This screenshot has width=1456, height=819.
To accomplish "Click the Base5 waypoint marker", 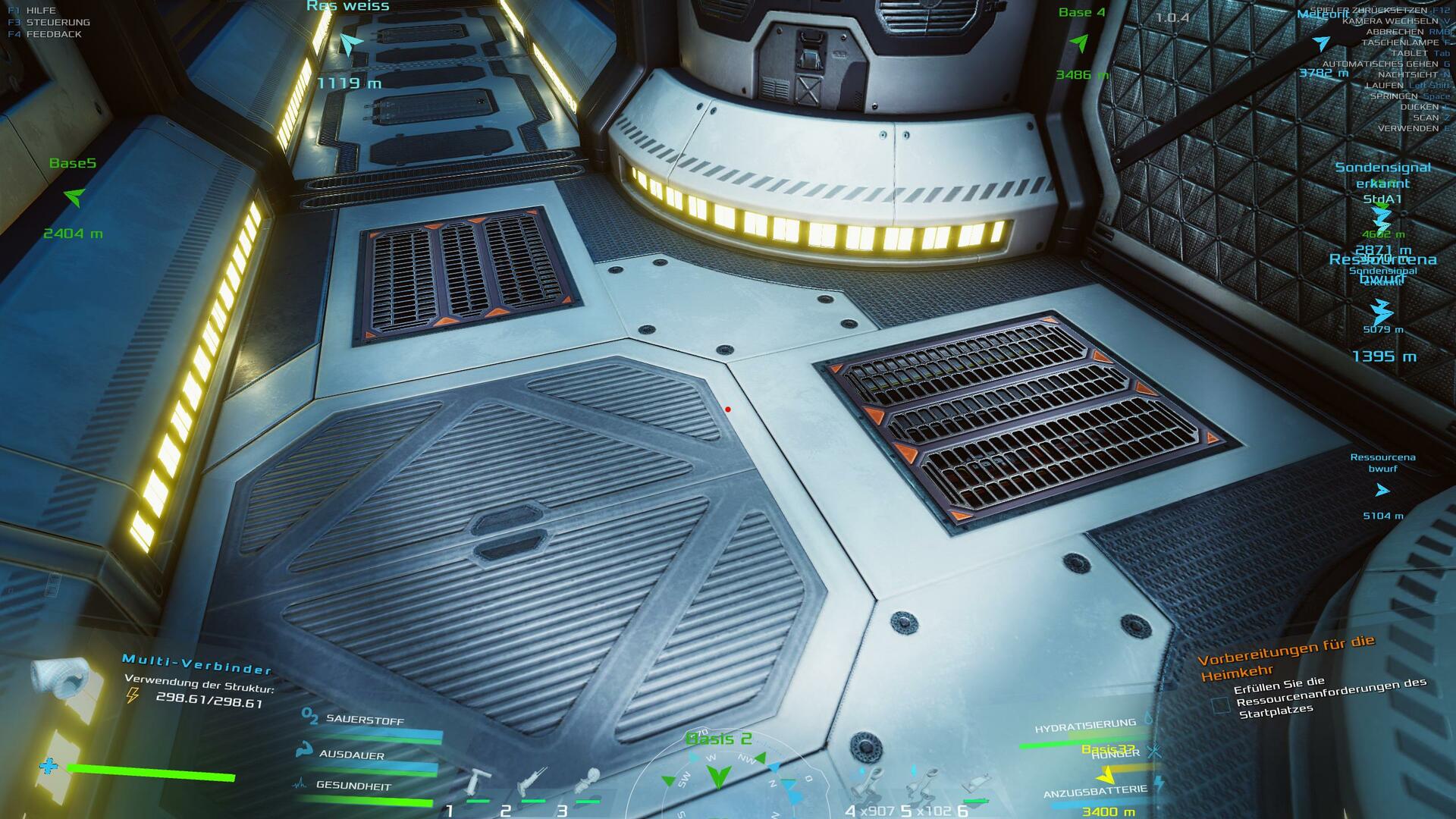I will 74,198.
